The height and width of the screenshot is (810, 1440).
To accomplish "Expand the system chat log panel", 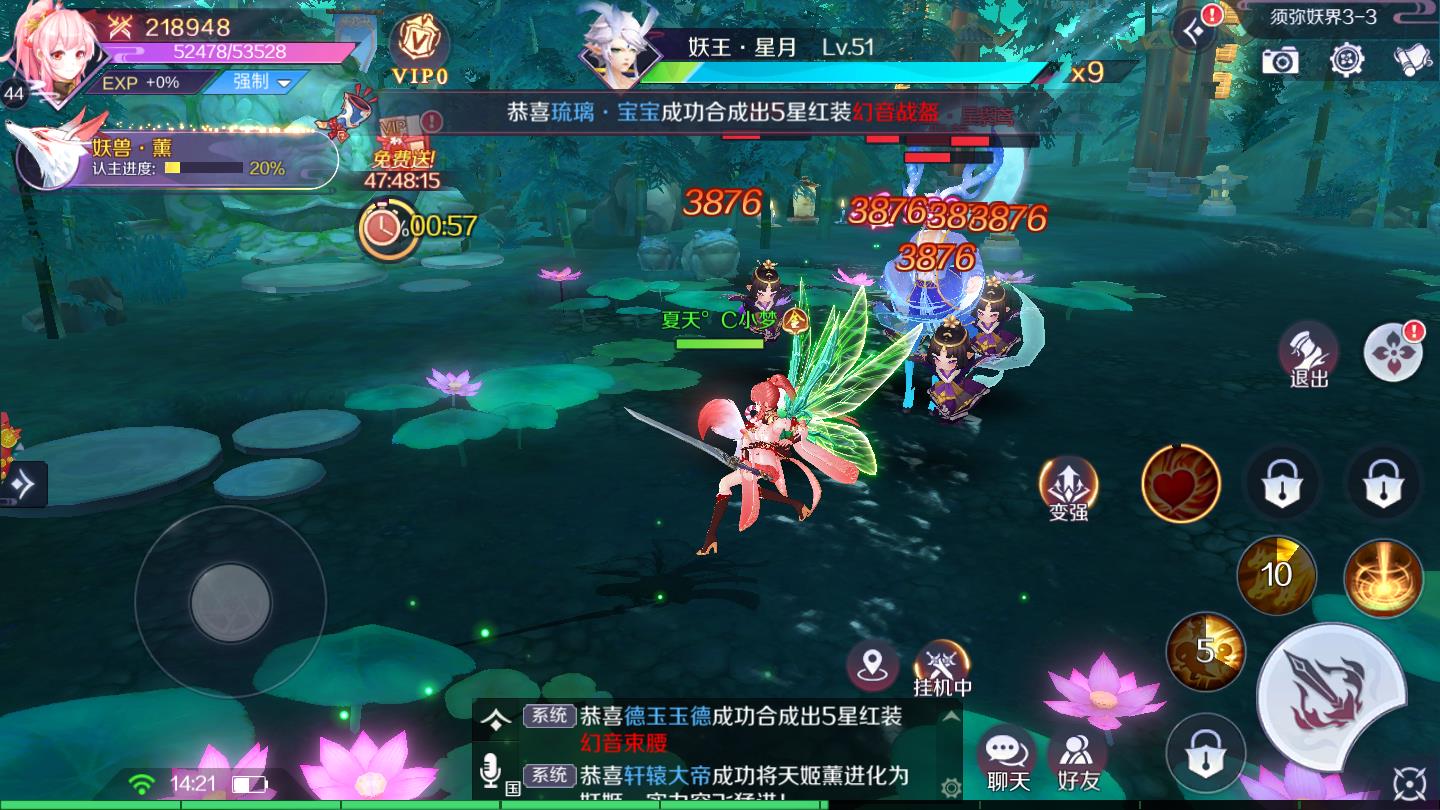I will coord(493,718).
